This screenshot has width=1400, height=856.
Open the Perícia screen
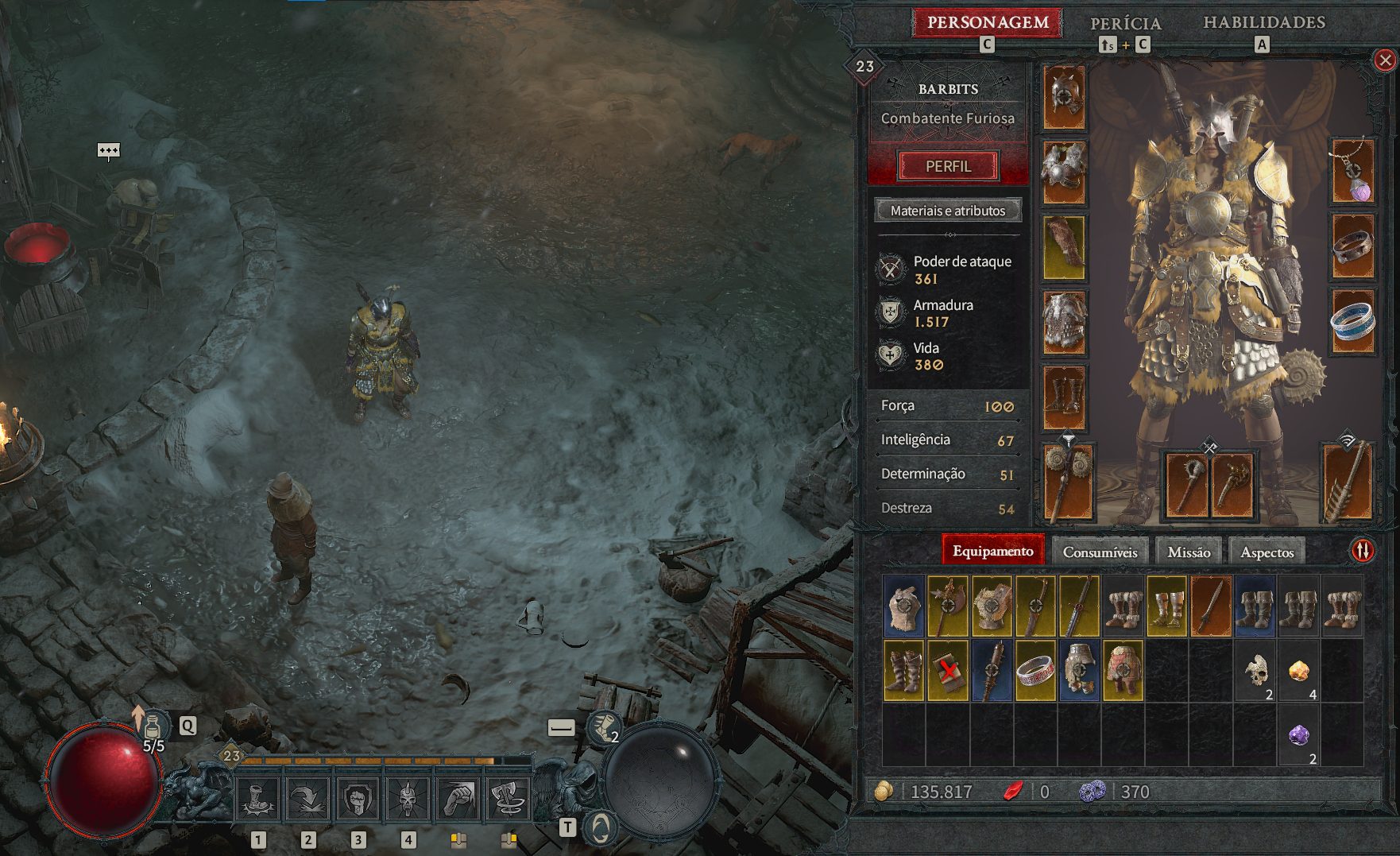1126,24
